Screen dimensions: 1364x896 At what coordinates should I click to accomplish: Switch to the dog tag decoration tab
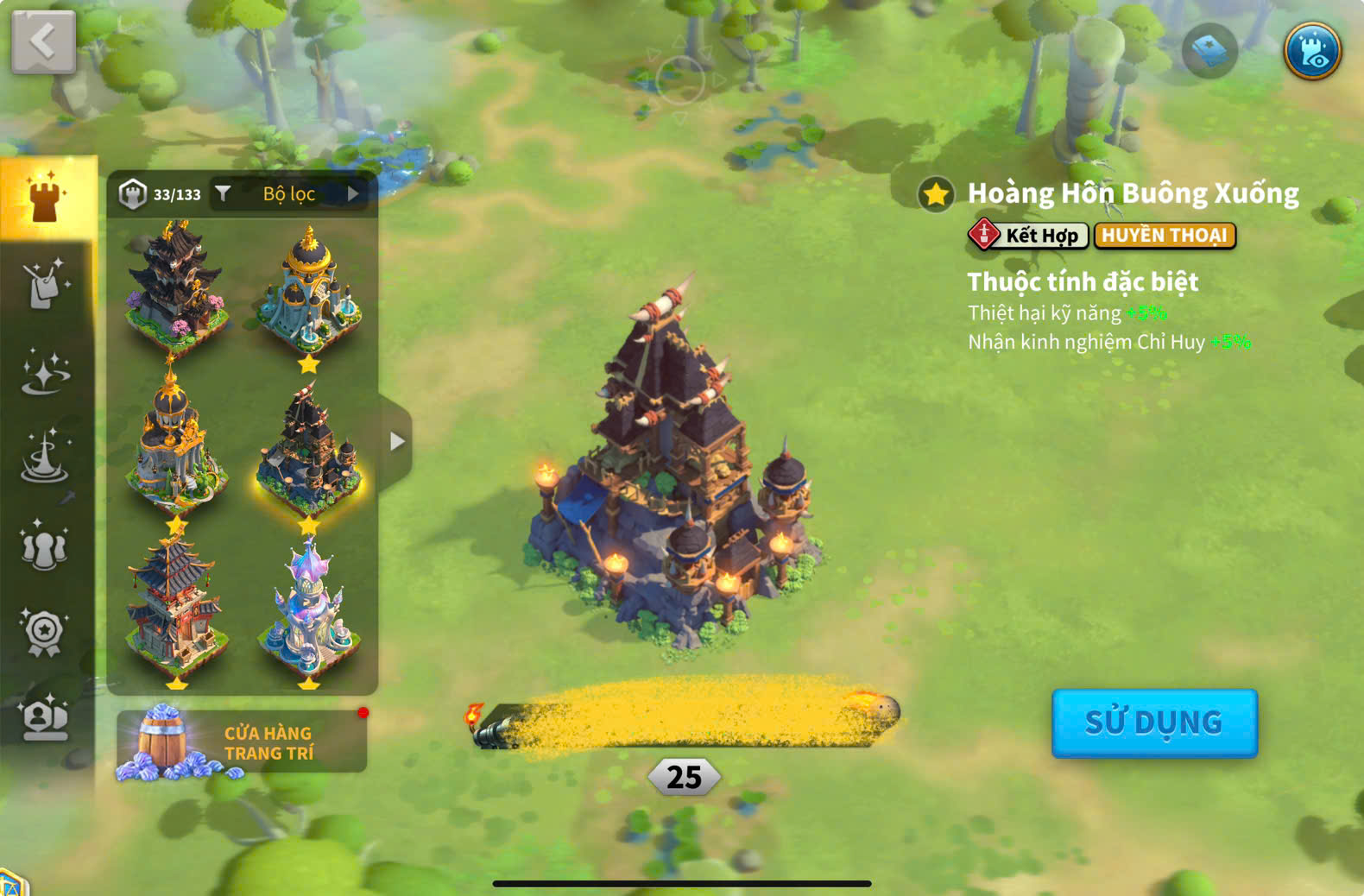tap(45, 285)
